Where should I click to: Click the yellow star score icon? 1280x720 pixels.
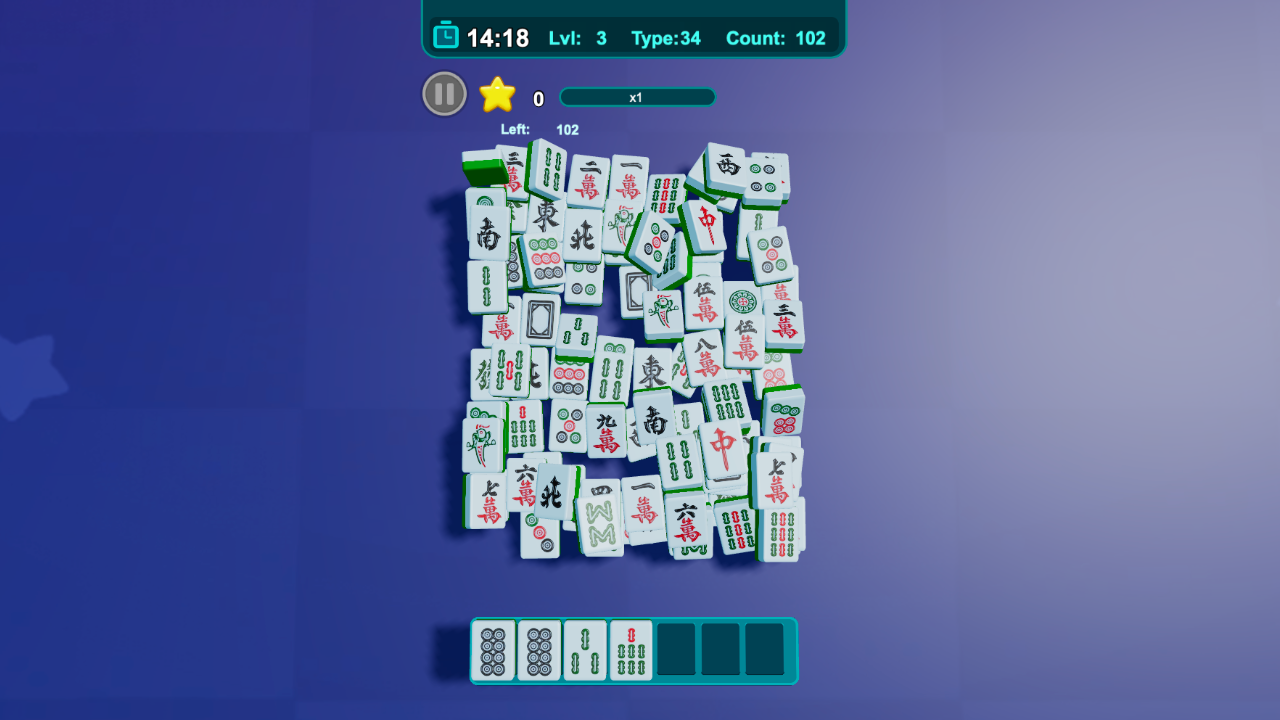(x=495, y=95)
